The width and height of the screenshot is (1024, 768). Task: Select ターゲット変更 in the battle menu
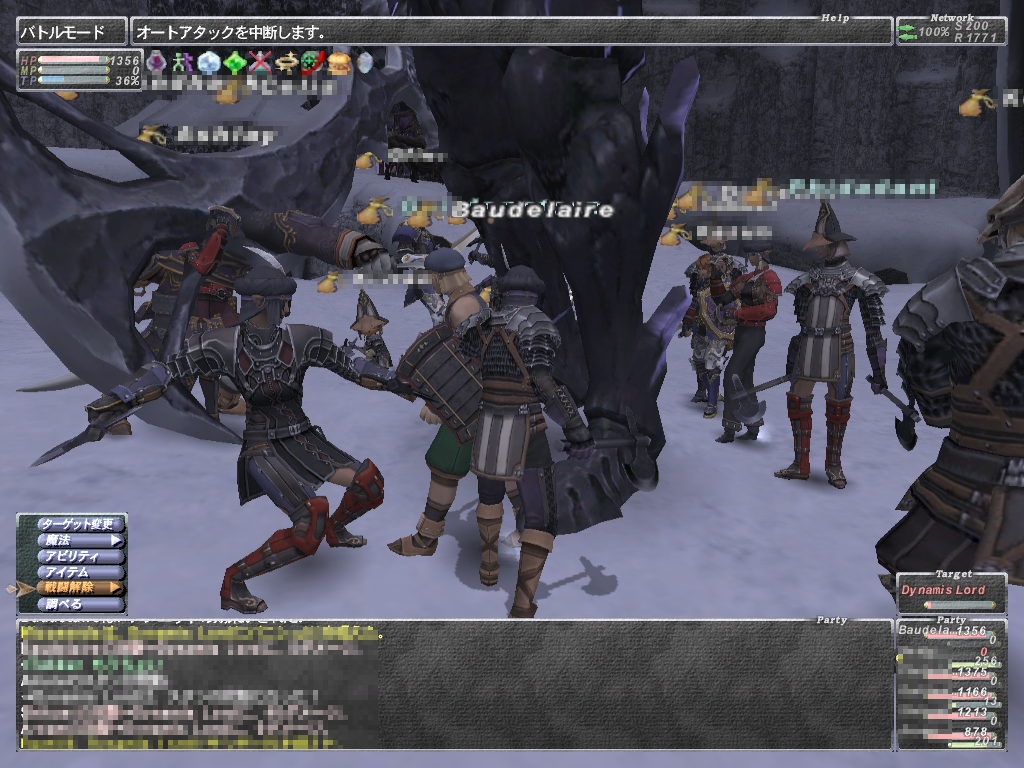tap(81, 524)
